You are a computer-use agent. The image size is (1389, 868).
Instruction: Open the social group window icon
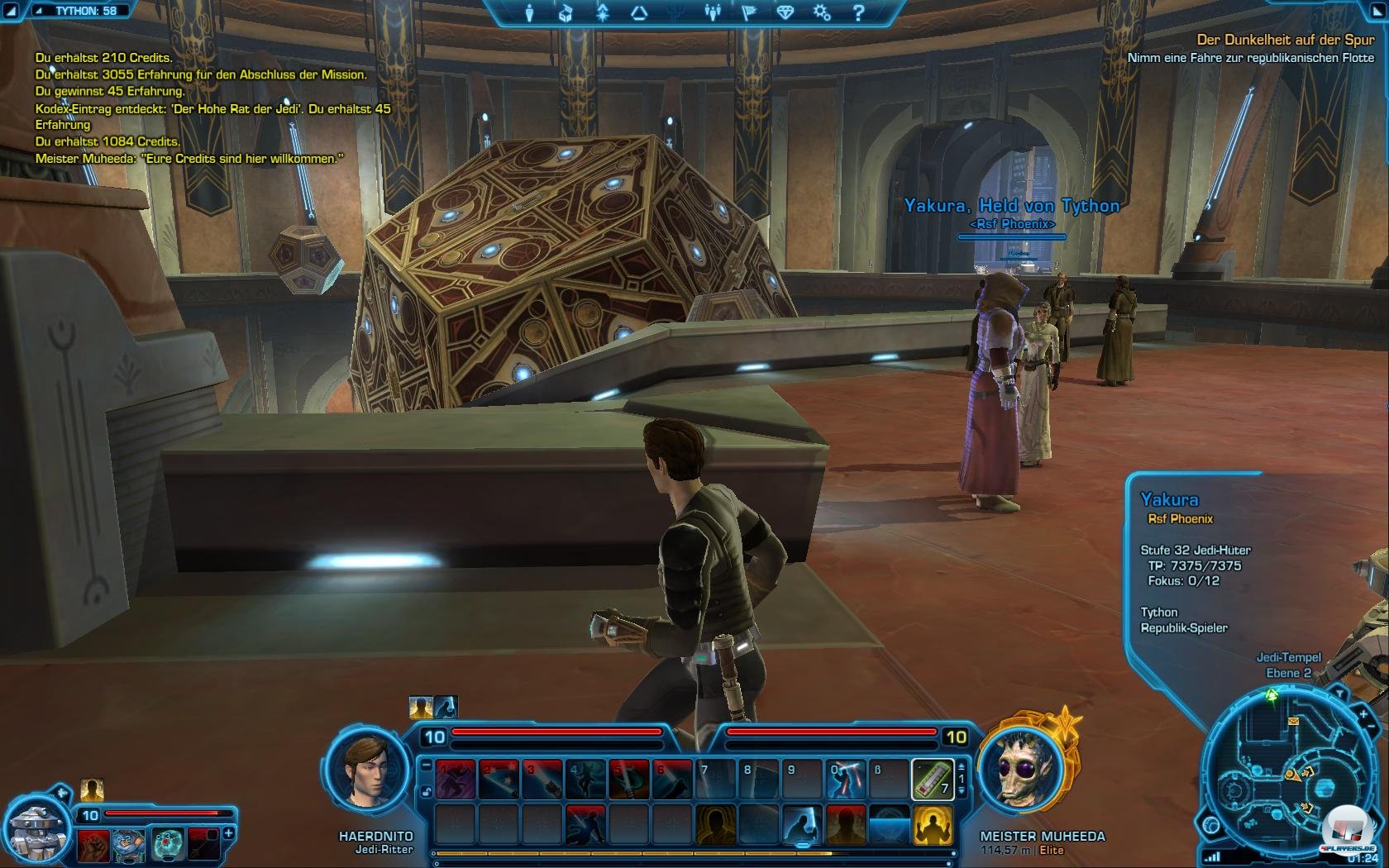(712, 13)
